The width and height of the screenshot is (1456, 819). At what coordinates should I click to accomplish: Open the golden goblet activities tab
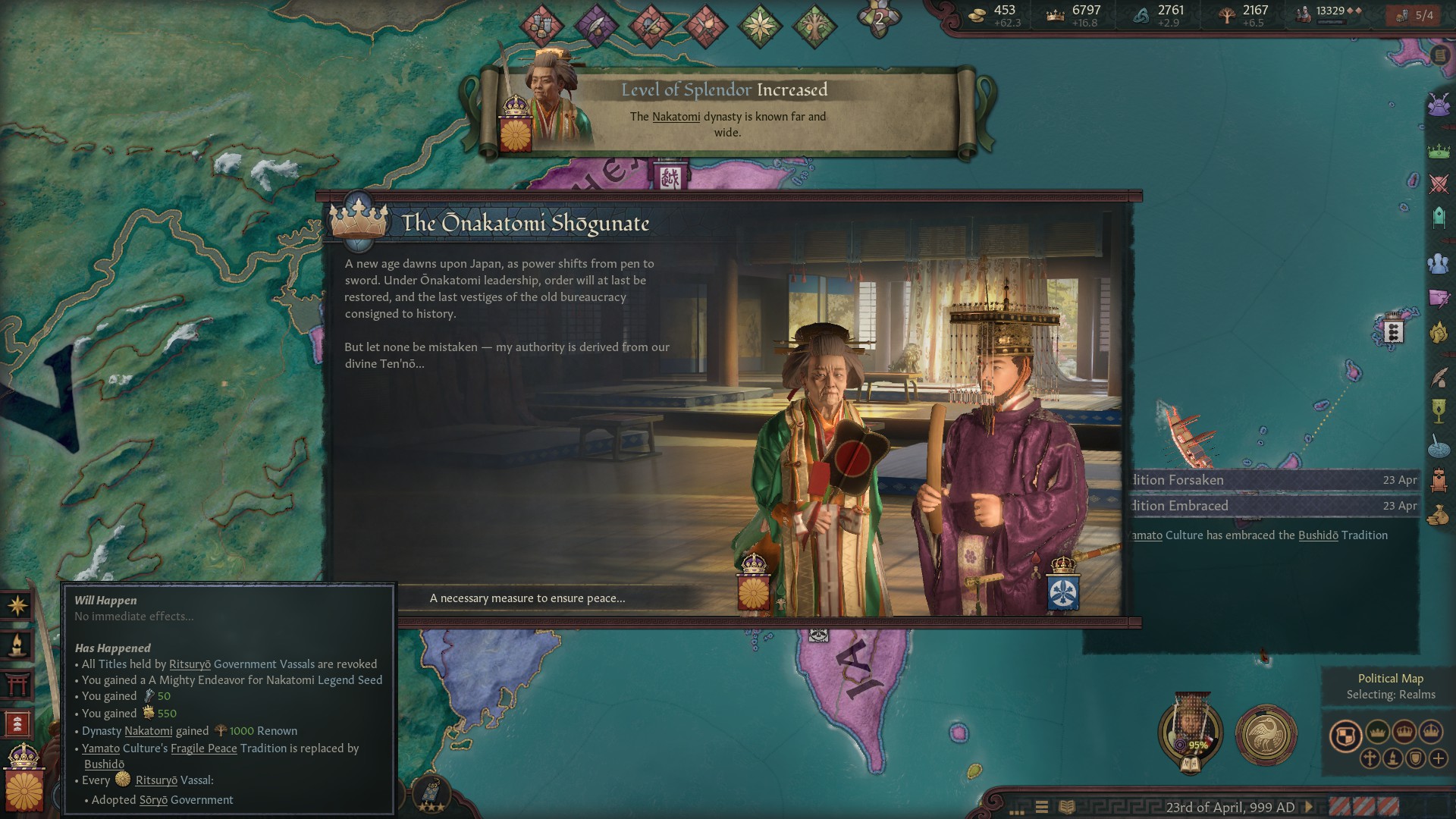1439,410
